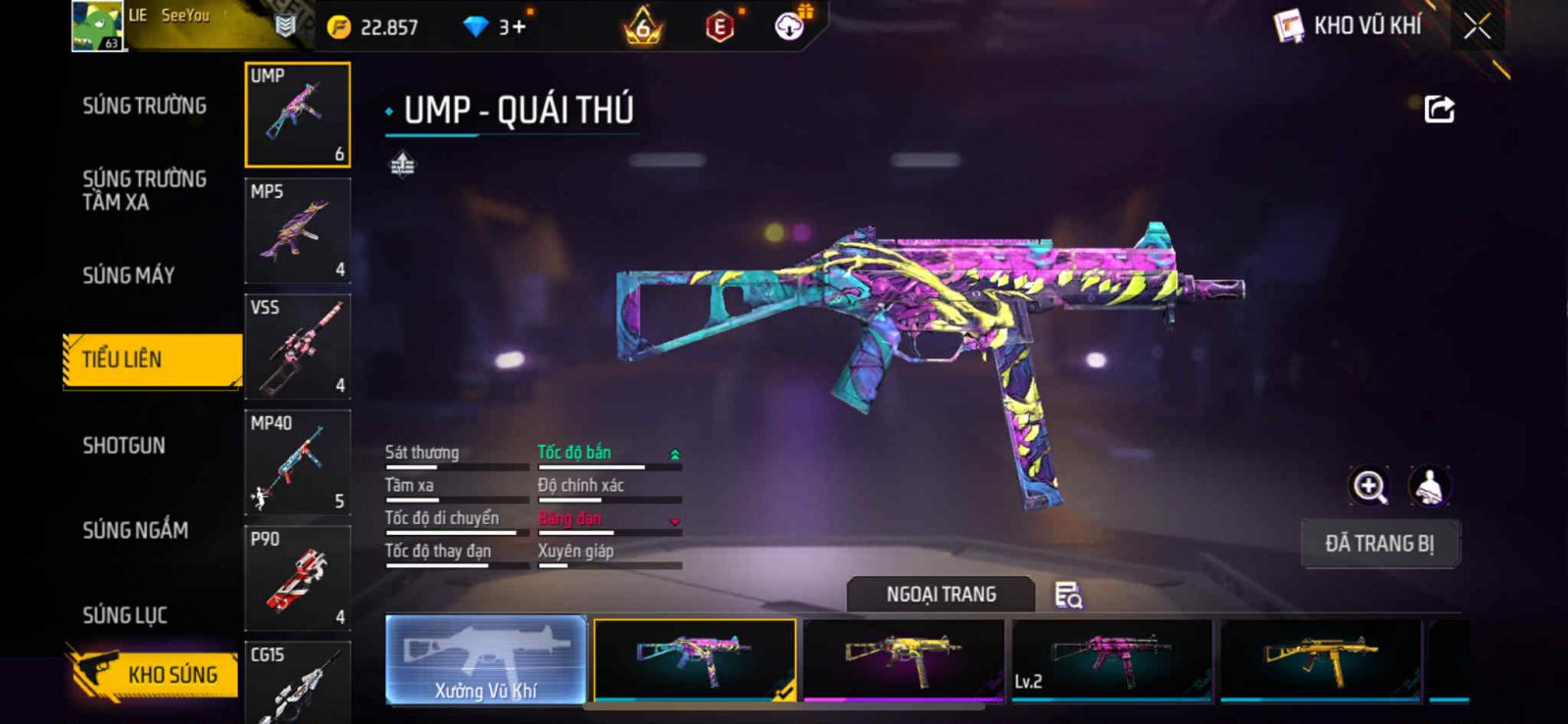1568x724 pixels.
Task: Click the Đã Trang Bị button
Action: coord(1379,544)
